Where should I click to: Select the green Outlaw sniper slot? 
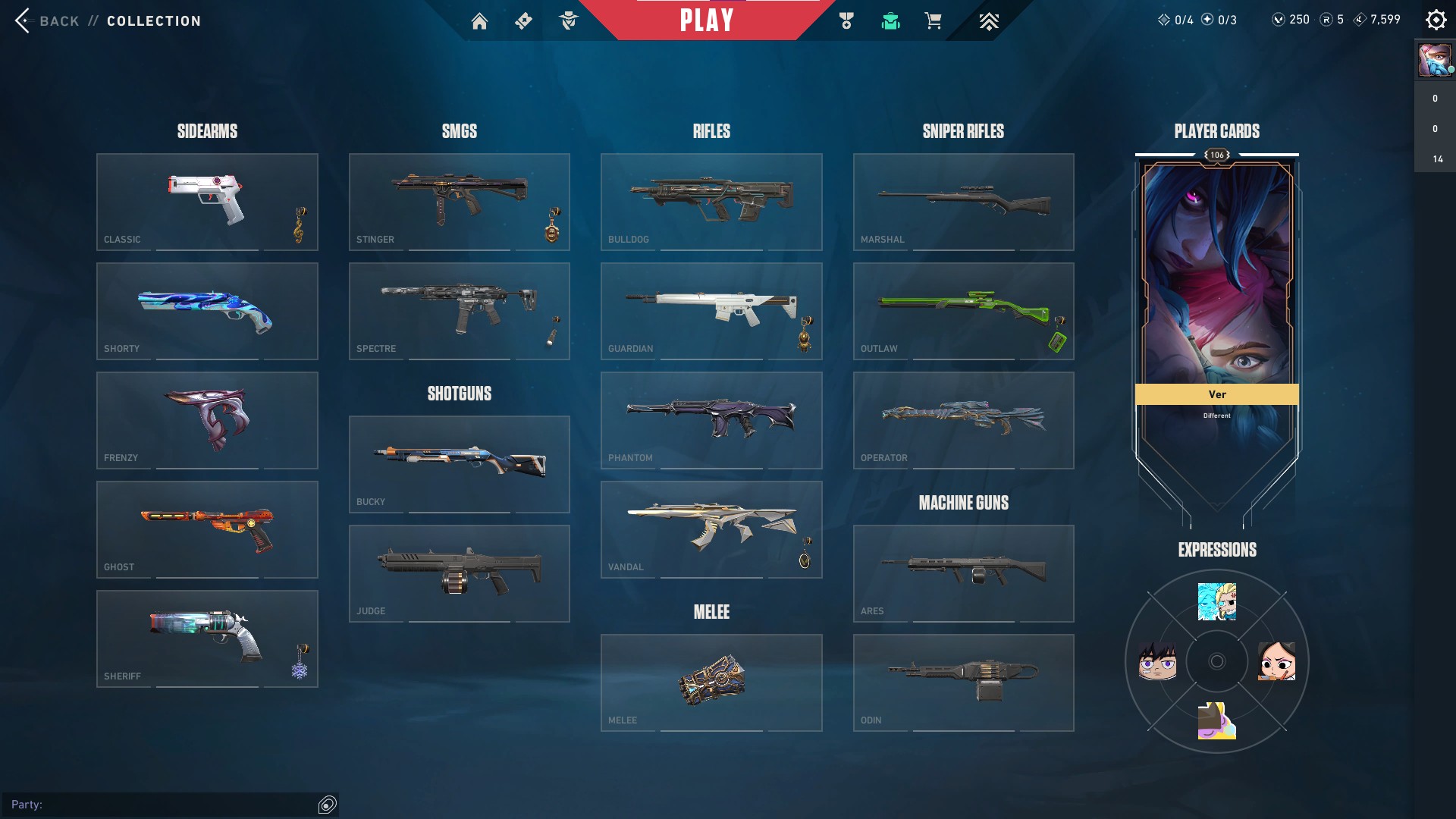pyautogui.click(x=963, y=311)
